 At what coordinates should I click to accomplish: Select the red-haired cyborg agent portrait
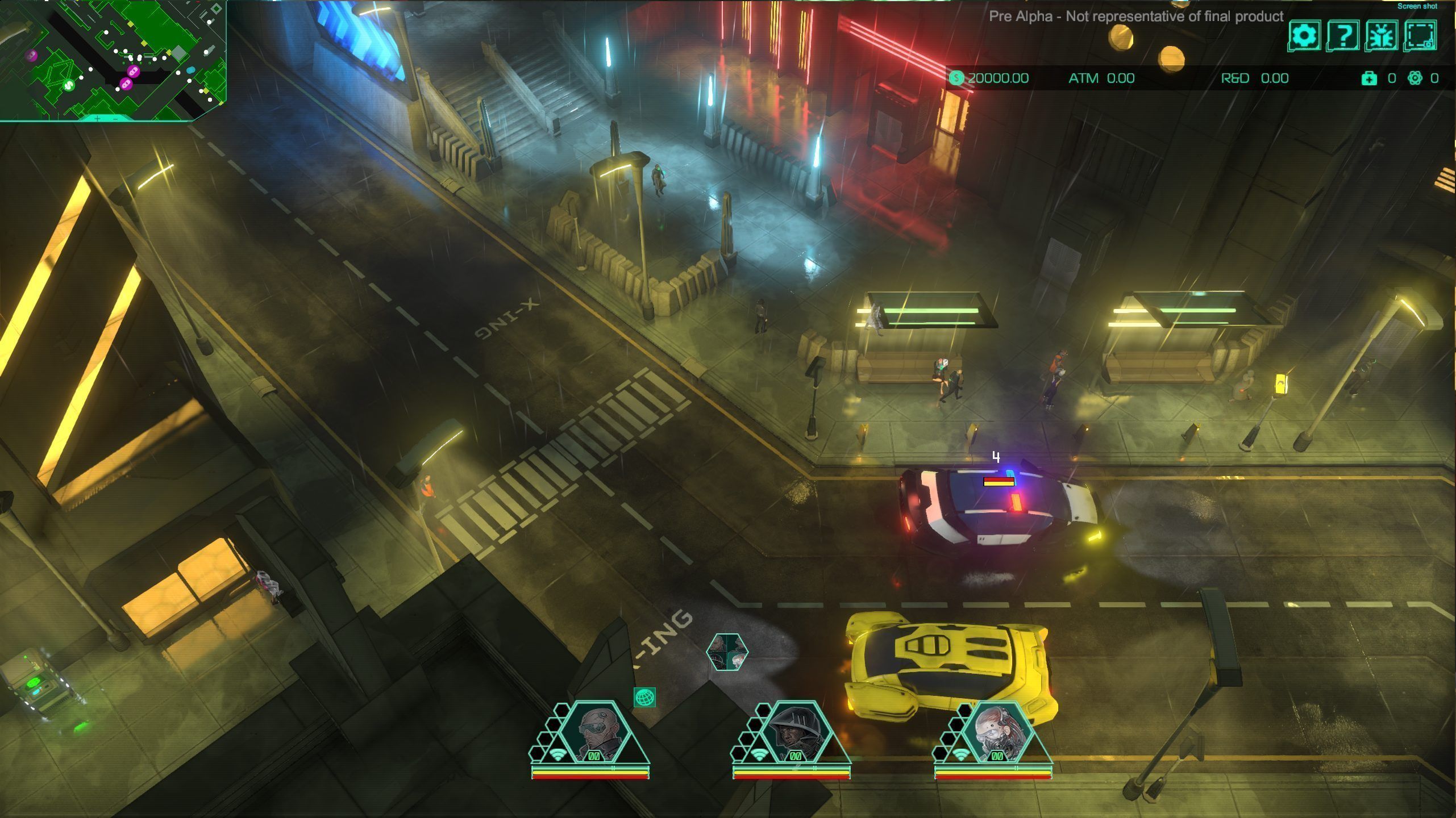coord(997,731)
